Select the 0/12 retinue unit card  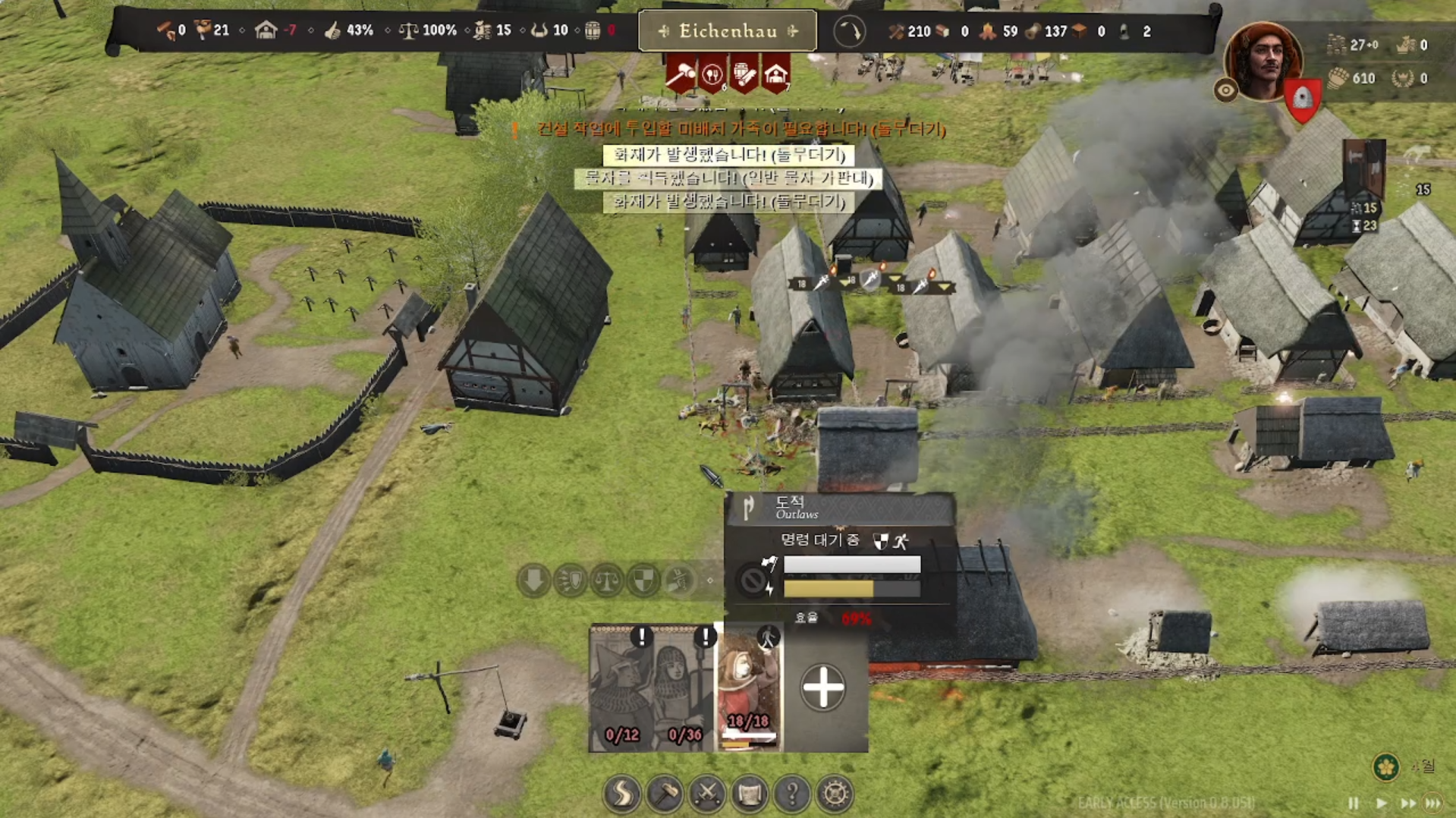(621, 688)
